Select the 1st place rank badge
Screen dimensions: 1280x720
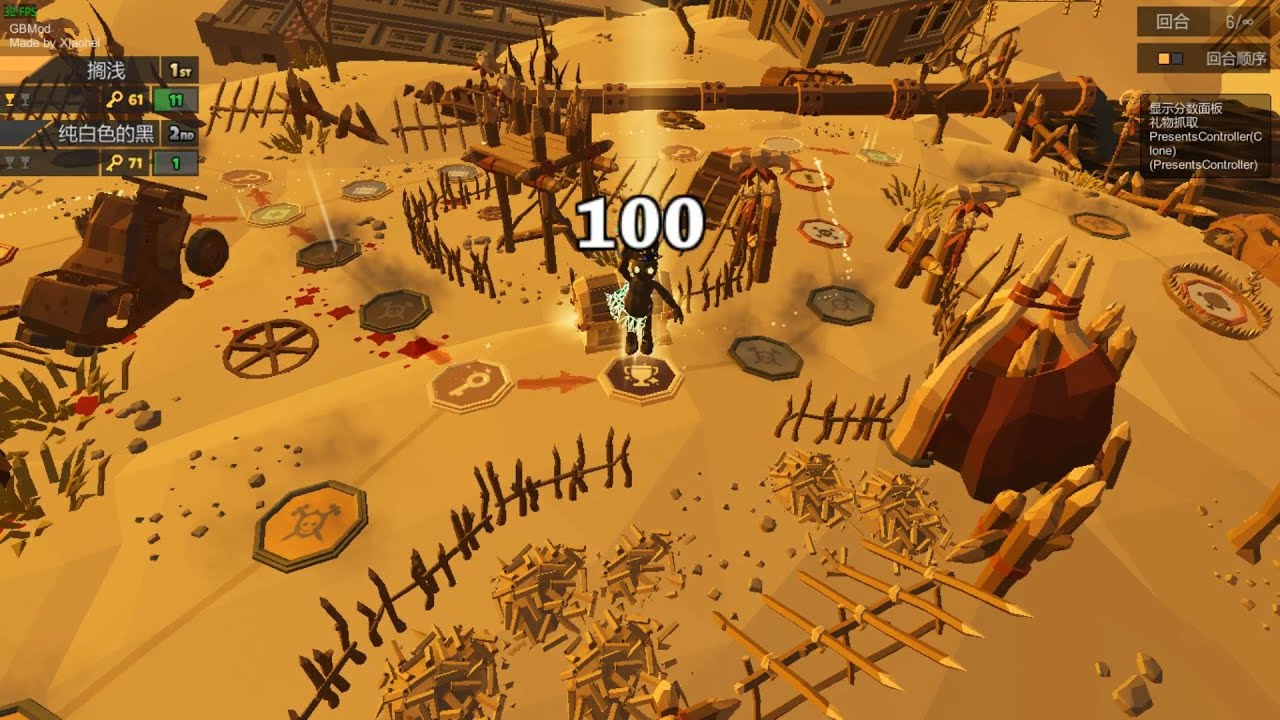(181, 70)
